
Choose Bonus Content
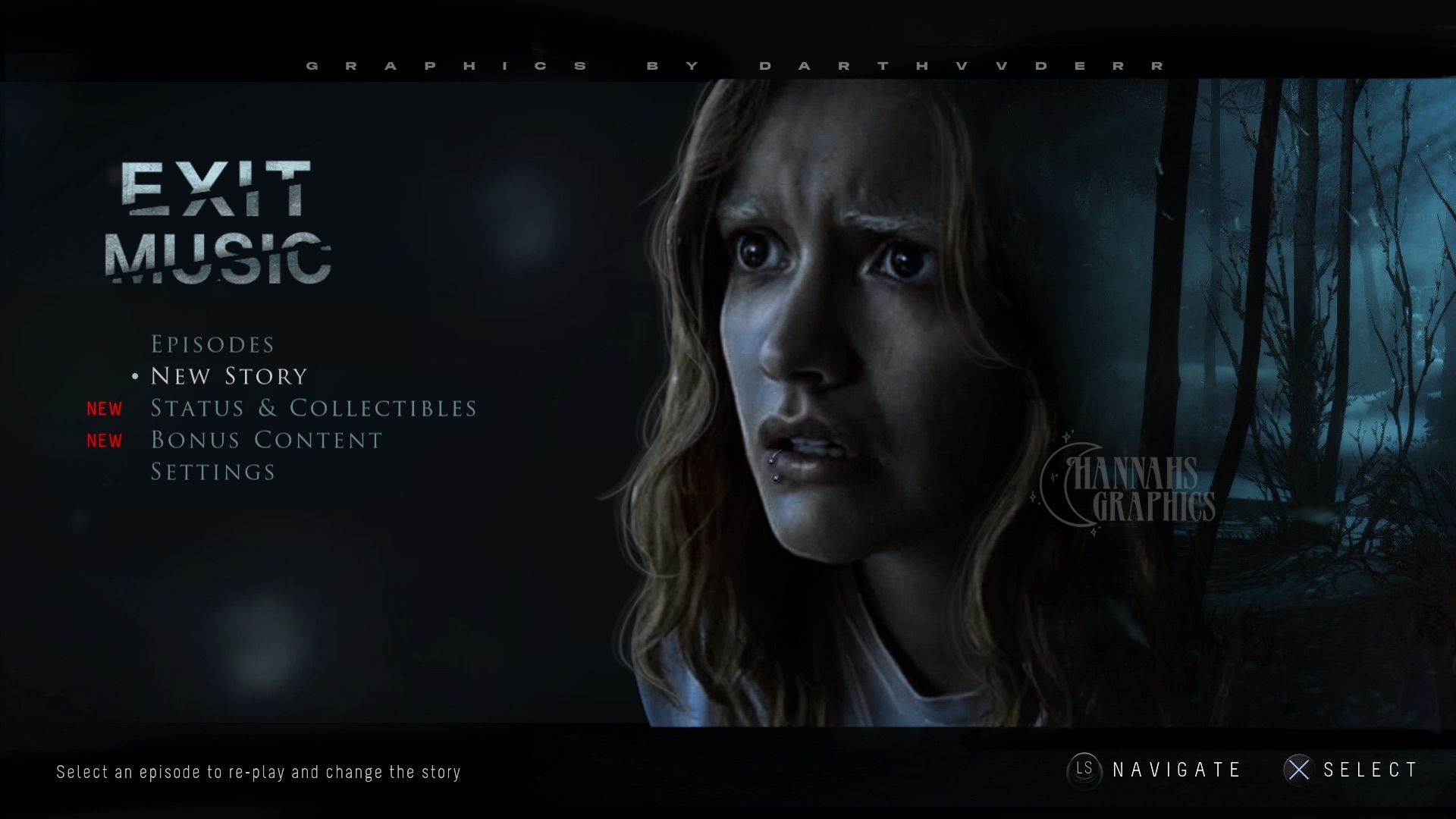coord(266,441)
